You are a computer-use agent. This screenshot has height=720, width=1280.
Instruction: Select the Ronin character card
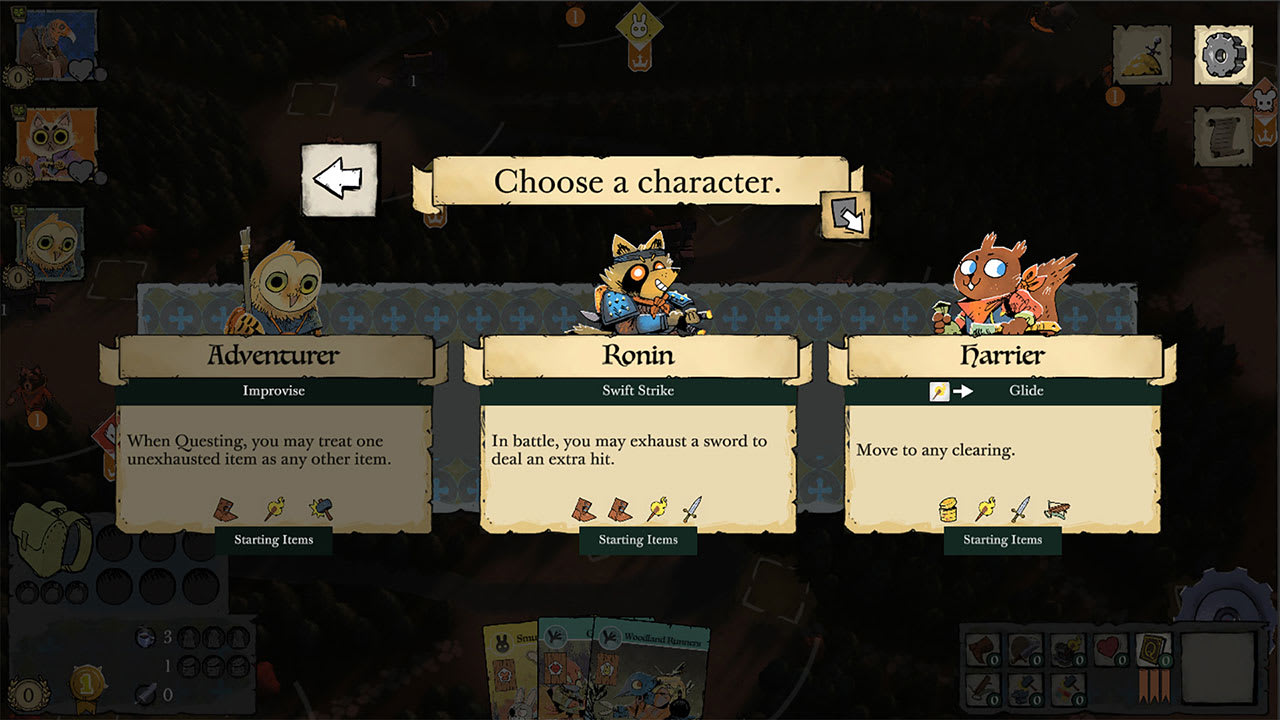pyautogui.click(x=638, y=430)
